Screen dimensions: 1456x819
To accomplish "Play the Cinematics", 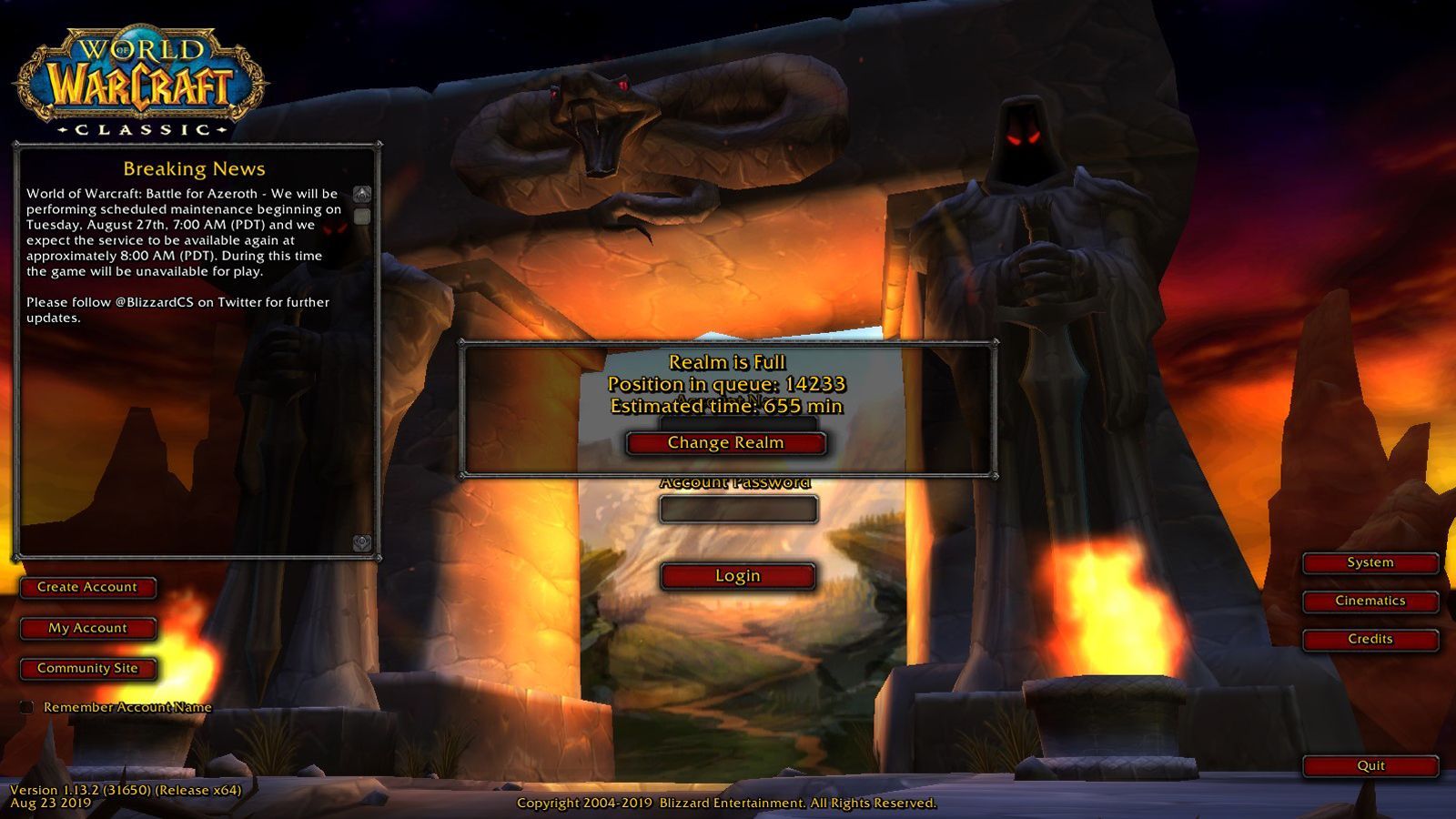I will (1369, 601).
